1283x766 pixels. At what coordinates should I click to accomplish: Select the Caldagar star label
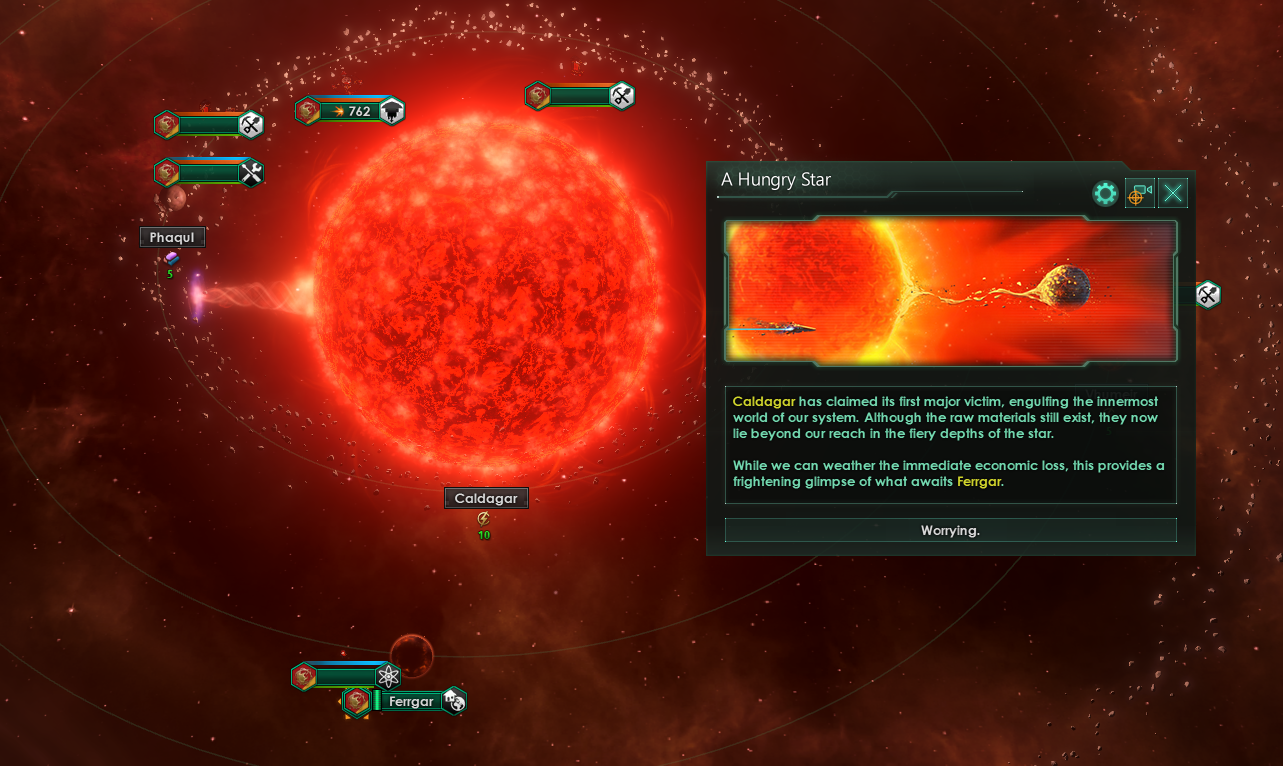[x=486, y=498]
